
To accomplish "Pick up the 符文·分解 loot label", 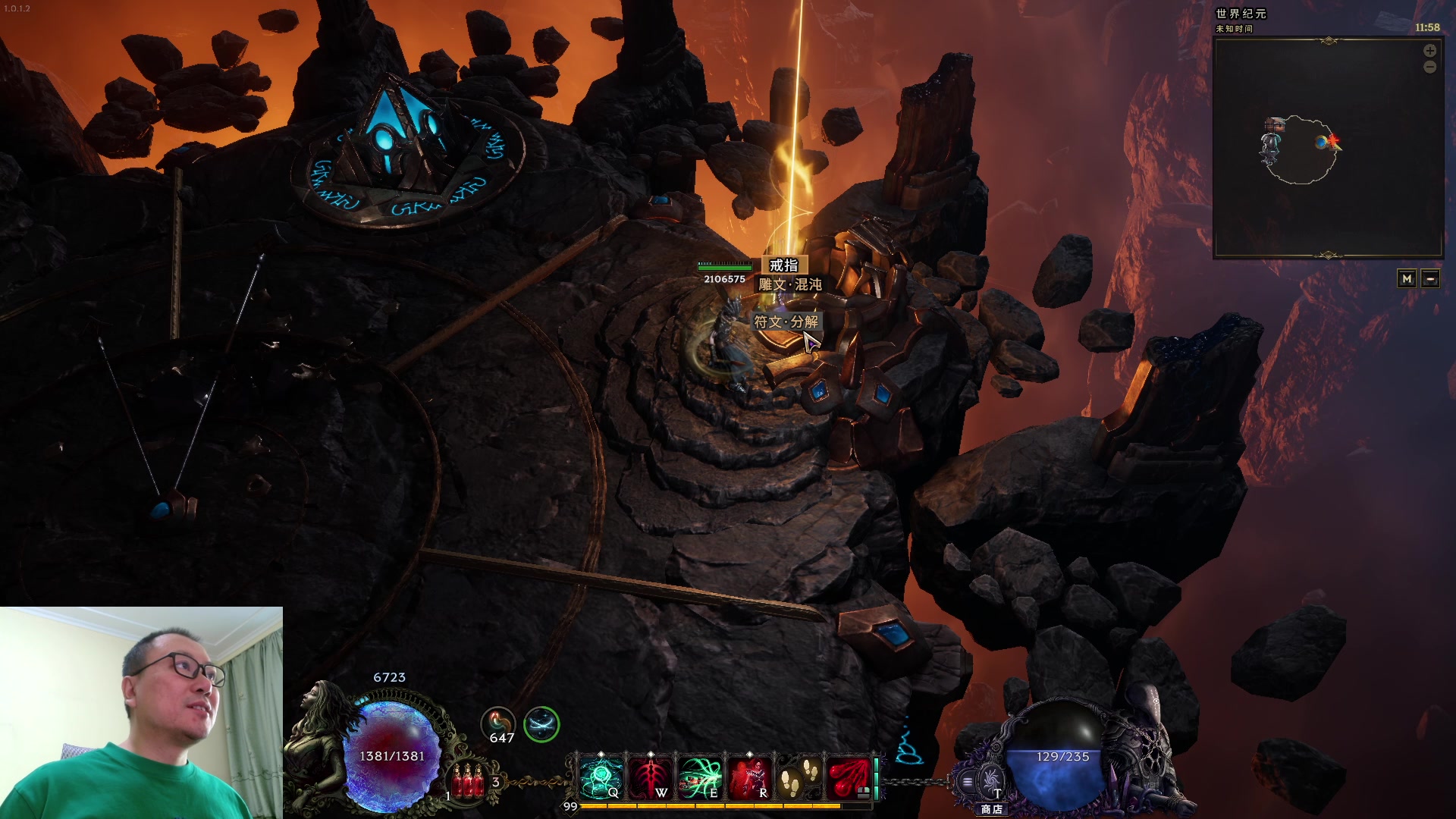I will (786, 322).
